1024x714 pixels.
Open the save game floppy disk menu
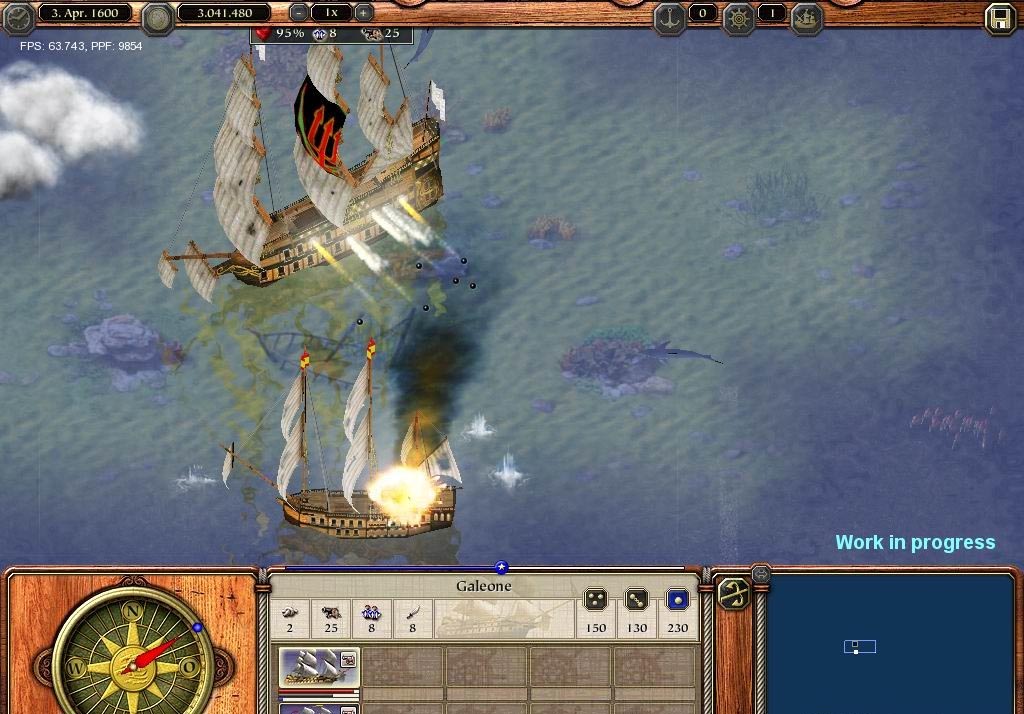(x=999, y=18)
